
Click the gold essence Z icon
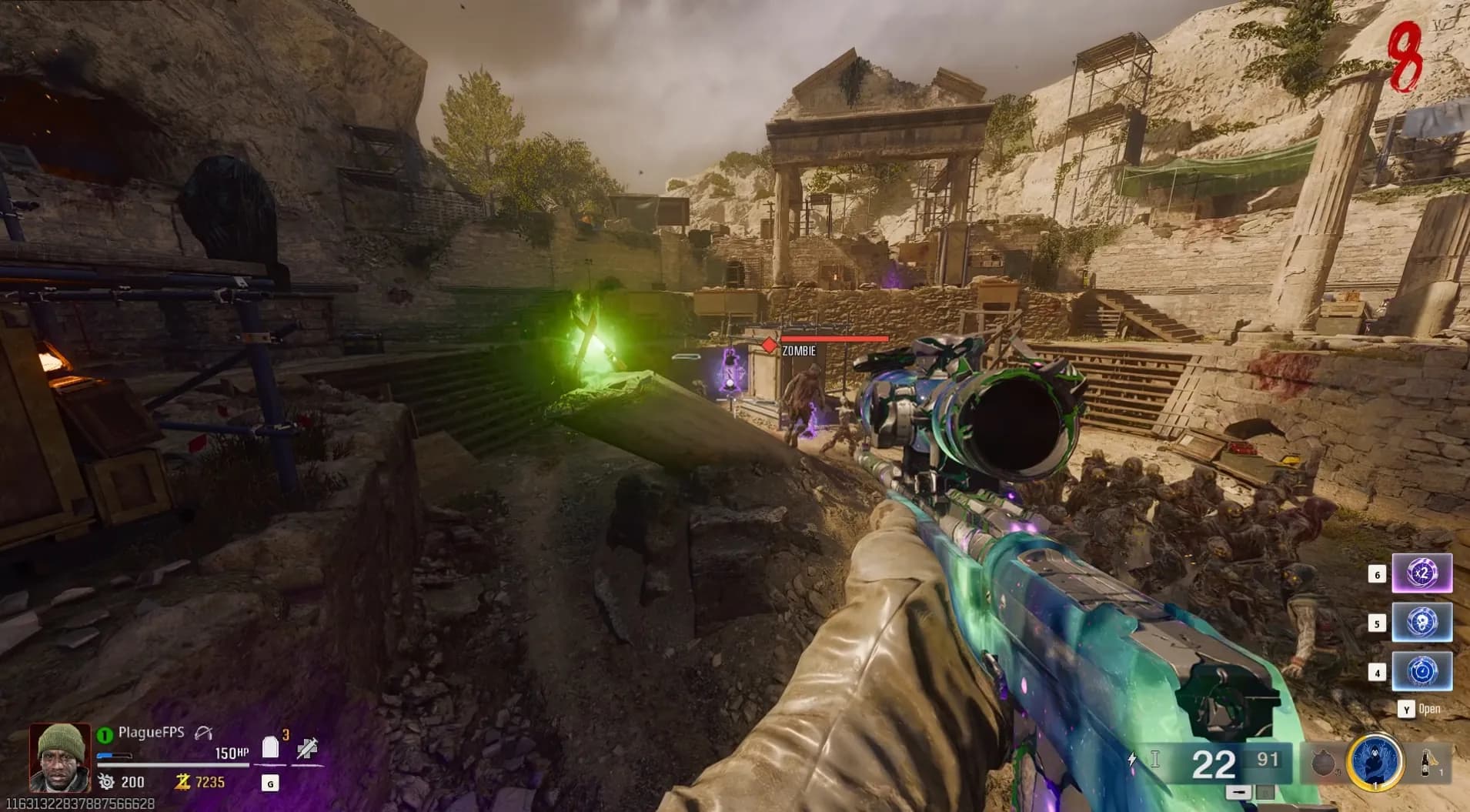point(182,782)
